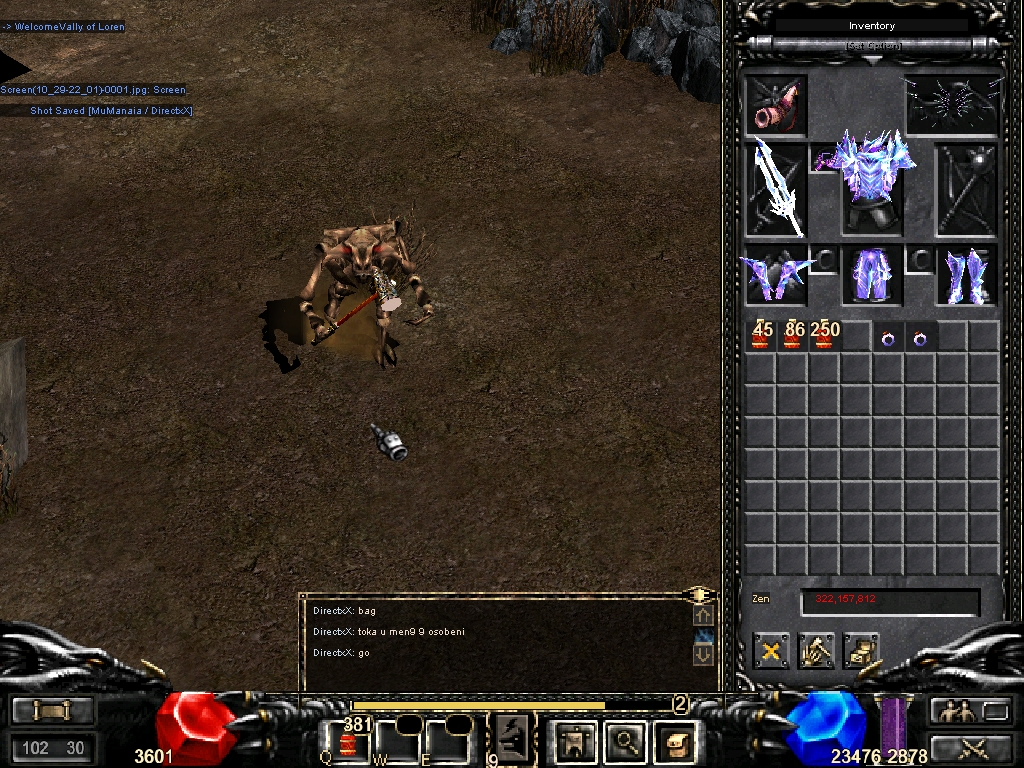The width and height of the screenshot is (1024, 768).
Task: Select the equipped dark wings slot
Action: point(954,103)
